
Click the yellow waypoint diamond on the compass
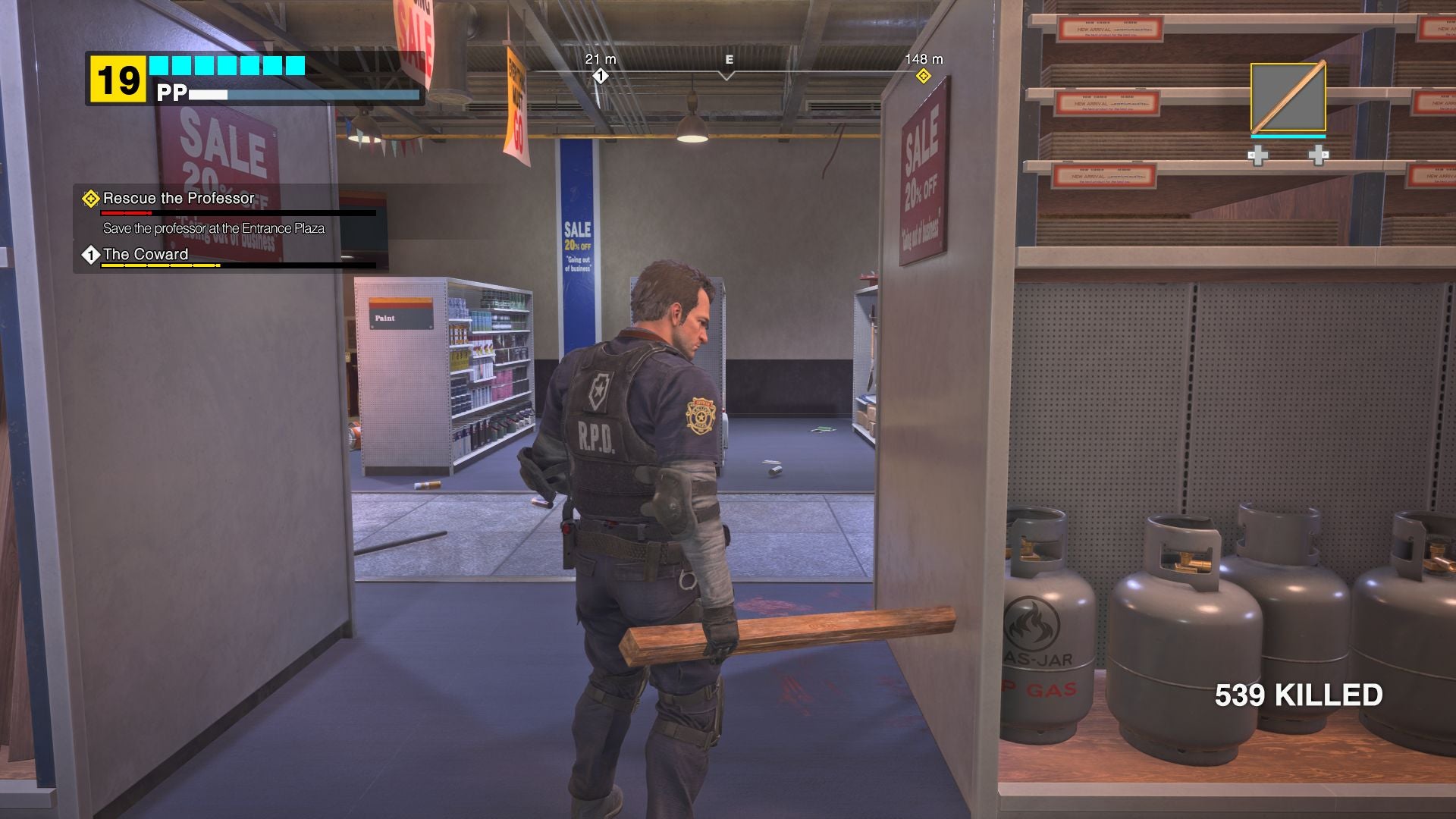[924, 77]
